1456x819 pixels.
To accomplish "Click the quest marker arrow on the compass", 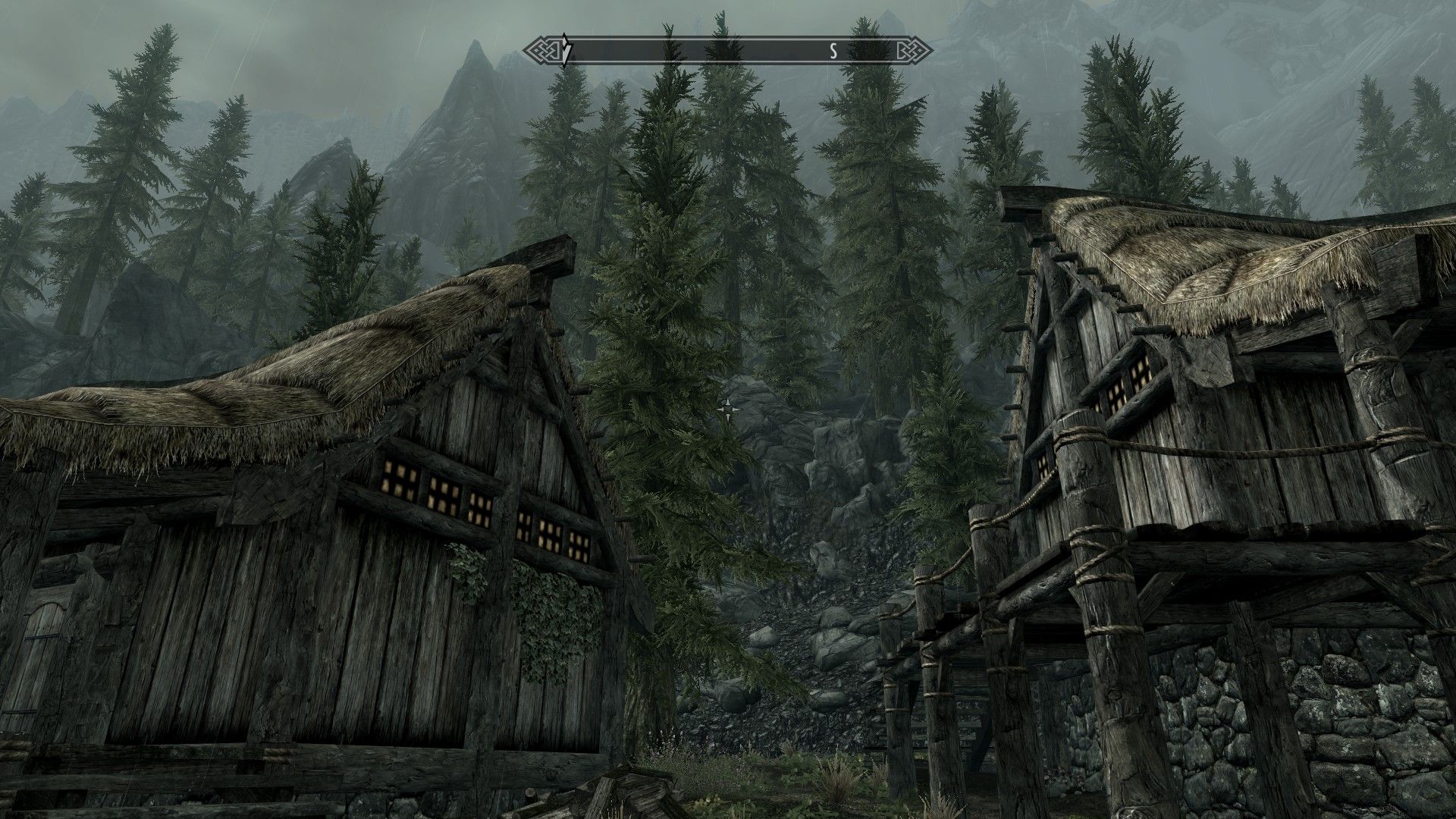I will (x=564, y=52).
